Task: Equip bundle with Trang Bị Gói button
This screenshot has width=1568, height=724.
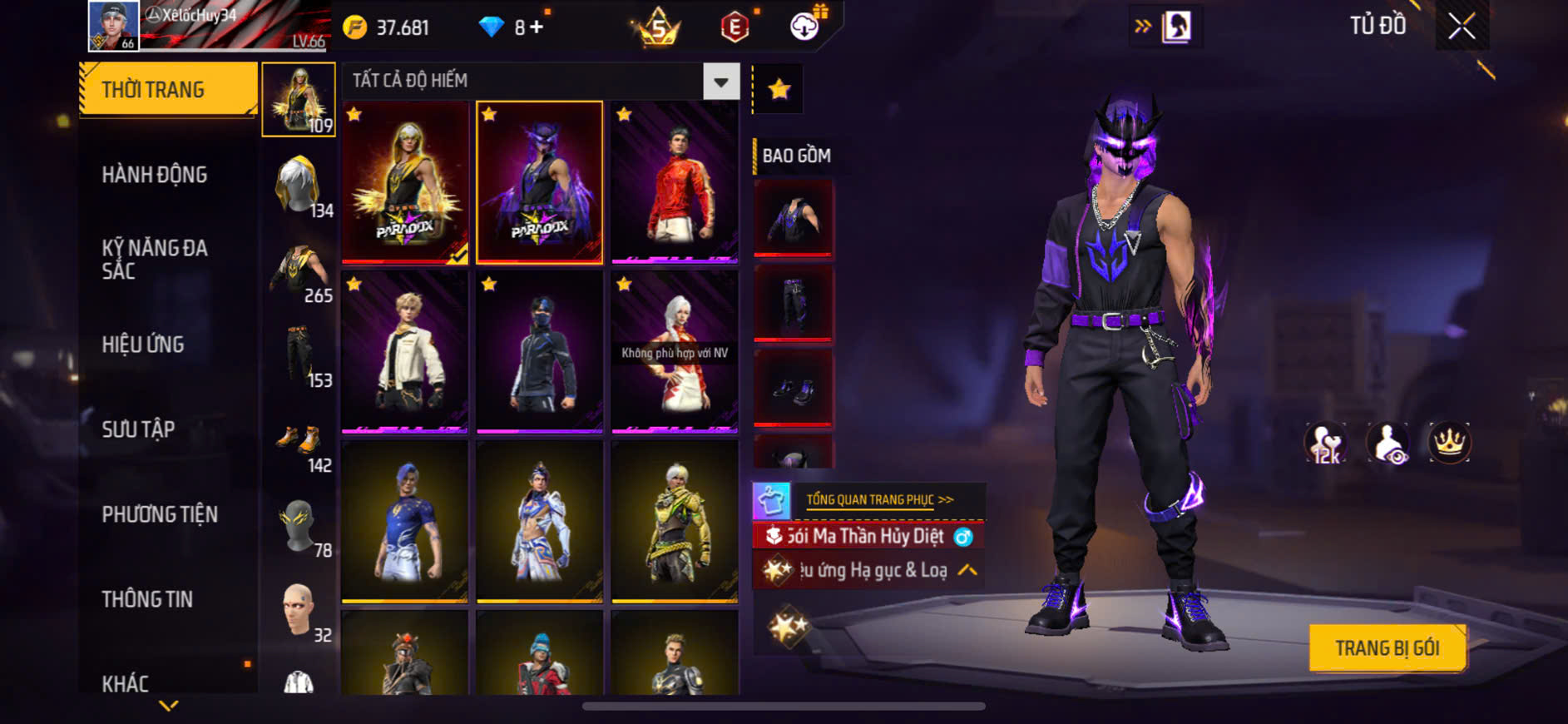Action: pos(1387,647)
